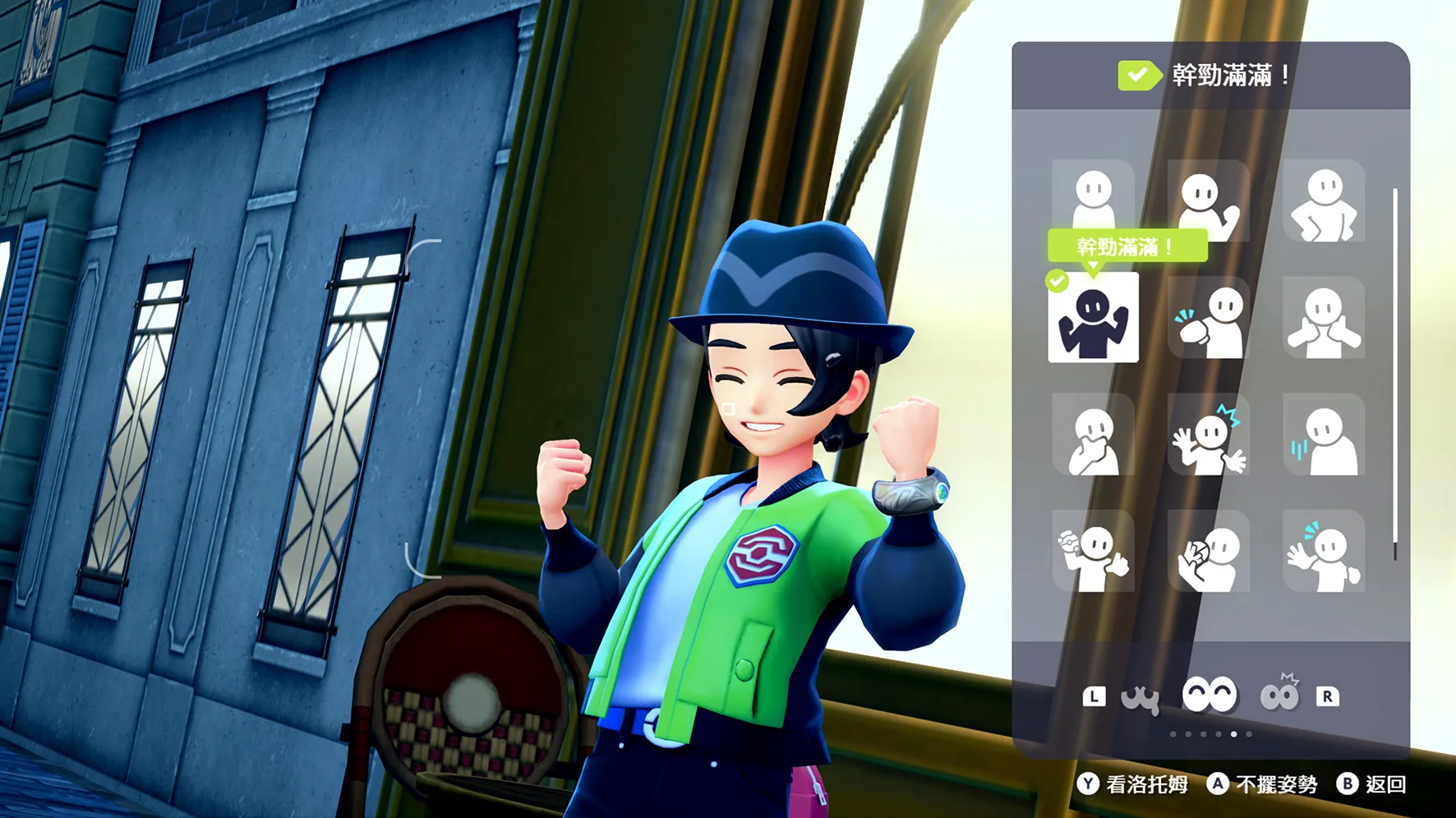Switch to the shocked wide-eyes expression
The width and height of the screenshot is (1456, 818).
(1279, 696)
